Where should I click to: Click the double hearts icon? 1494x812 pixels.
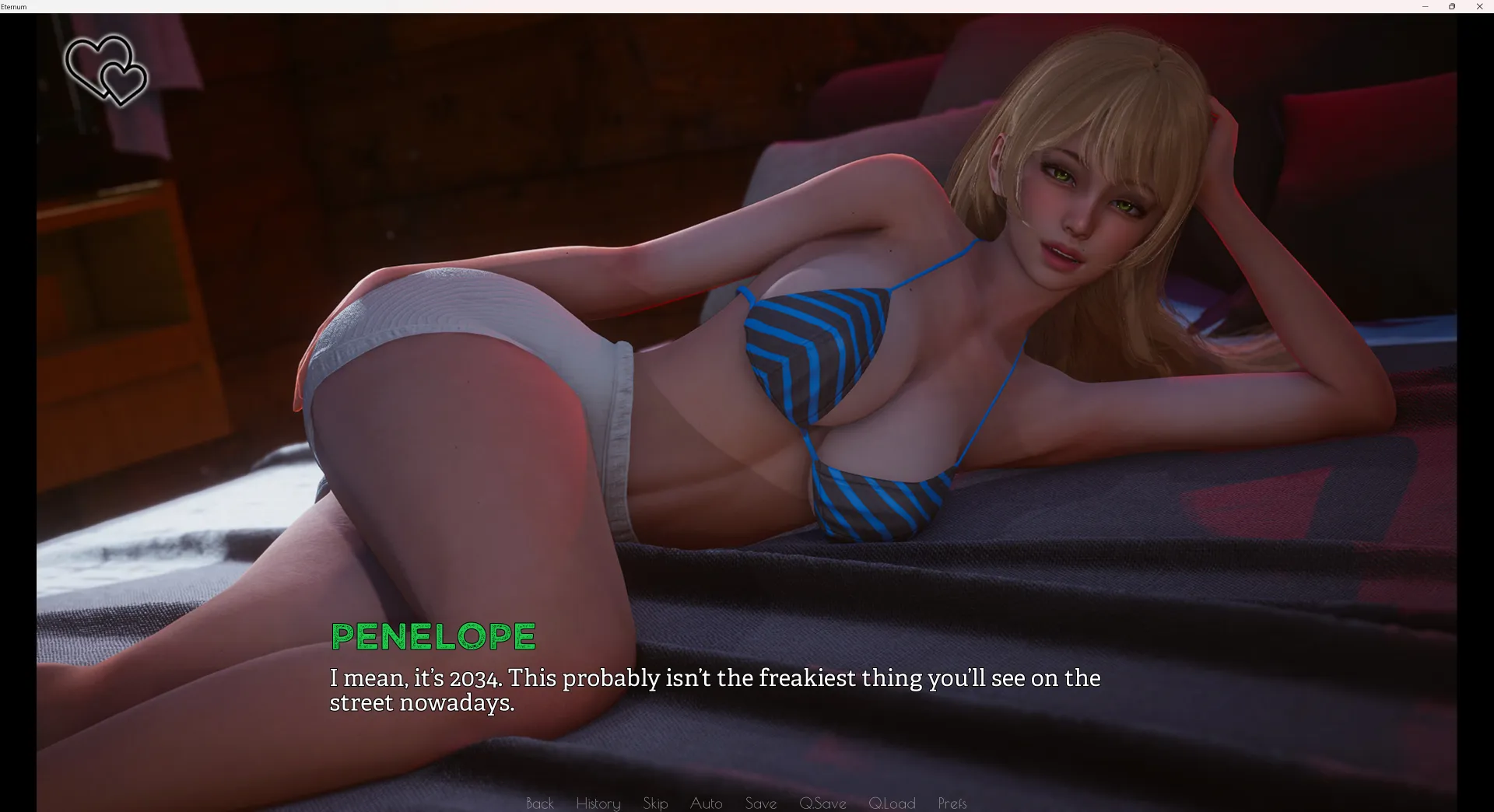pyautogui.click(x=106, y=70)
